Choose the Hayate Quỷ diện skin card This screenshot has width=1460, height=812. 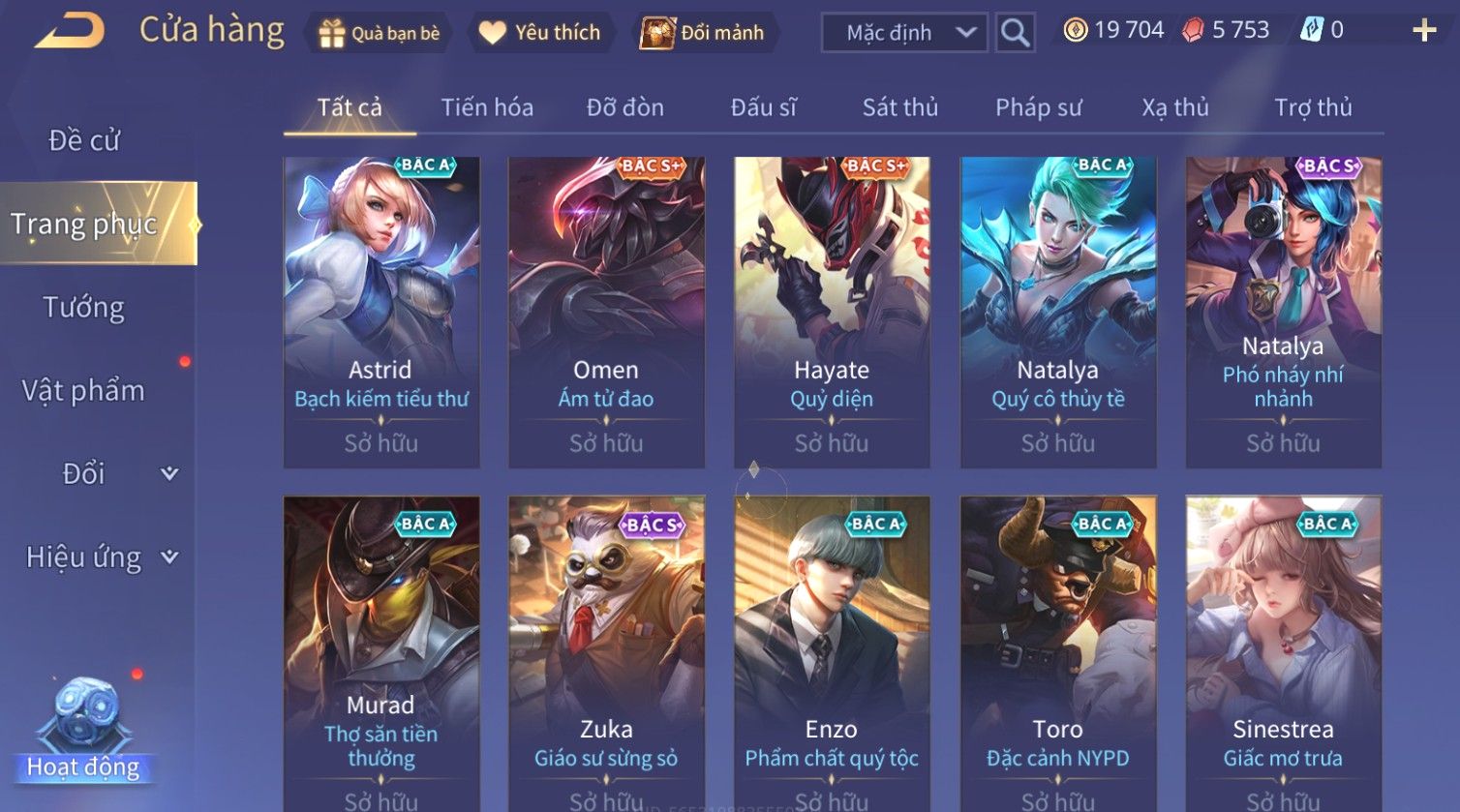(832, 312)
